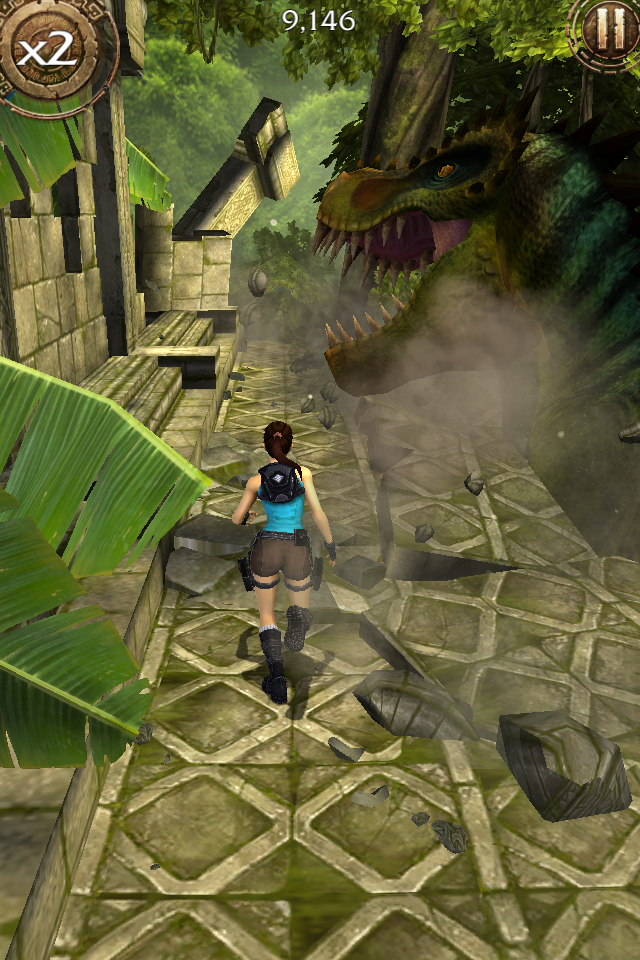The width and height of the screenshot is (640, 960).
Task: Pause the game with the top-right button
Action: tap(607, 30)
